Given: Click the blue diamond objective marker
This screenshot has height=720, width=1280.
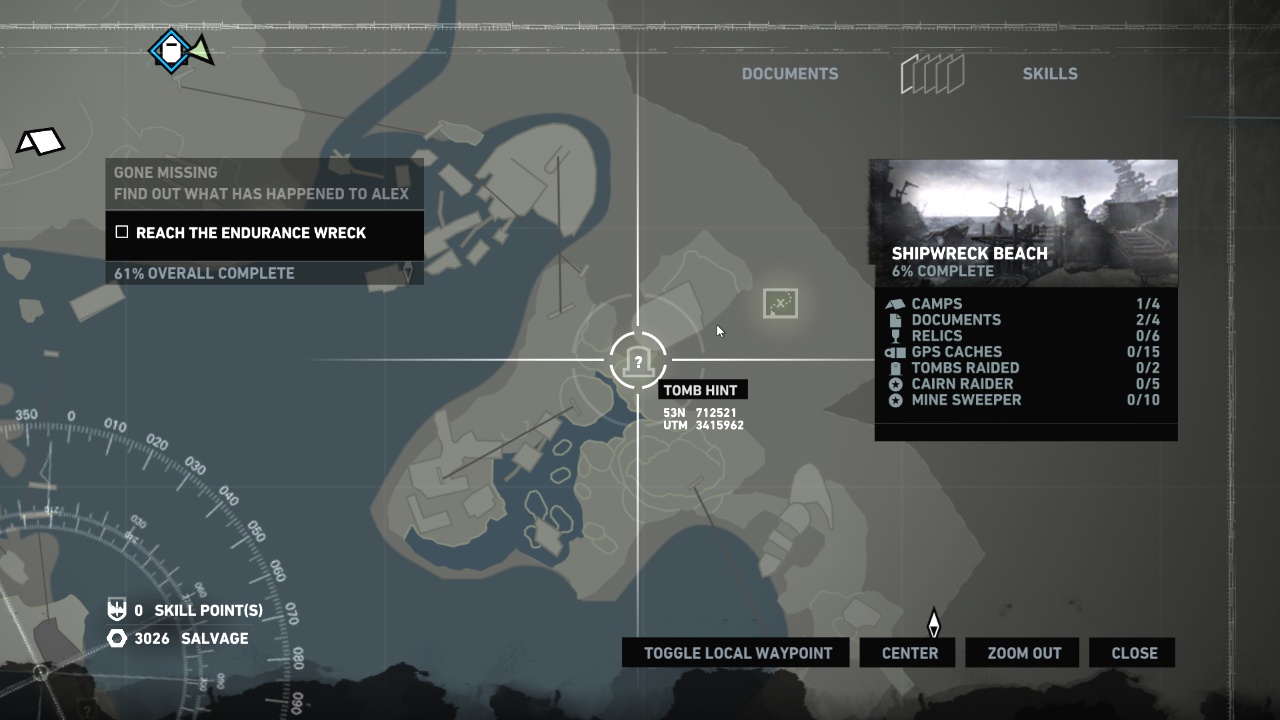Looking at the screenshot, I should click(x=171, y=50).
